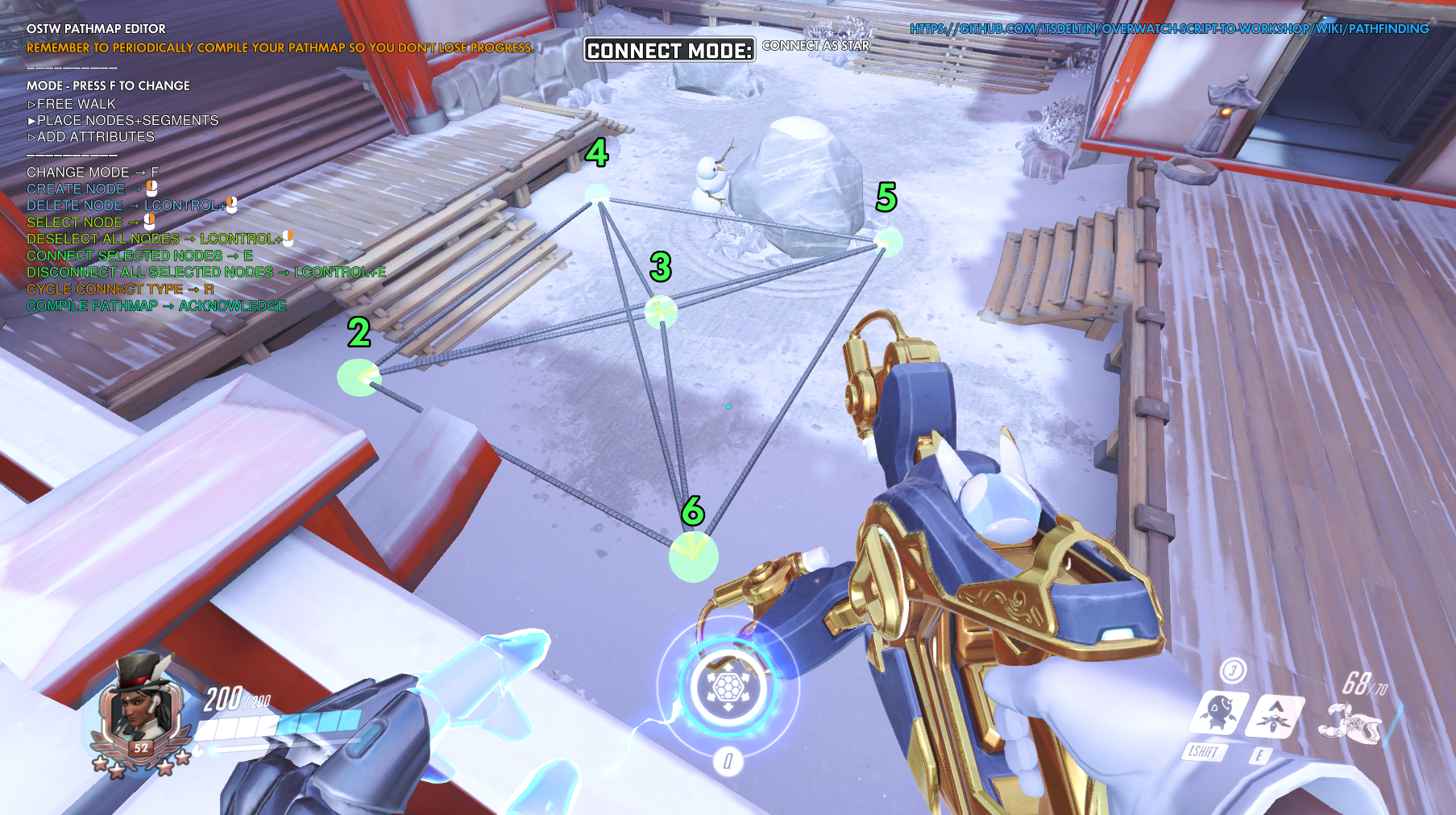
Task: Switch to Add Attributes mode
Action: 91,137
